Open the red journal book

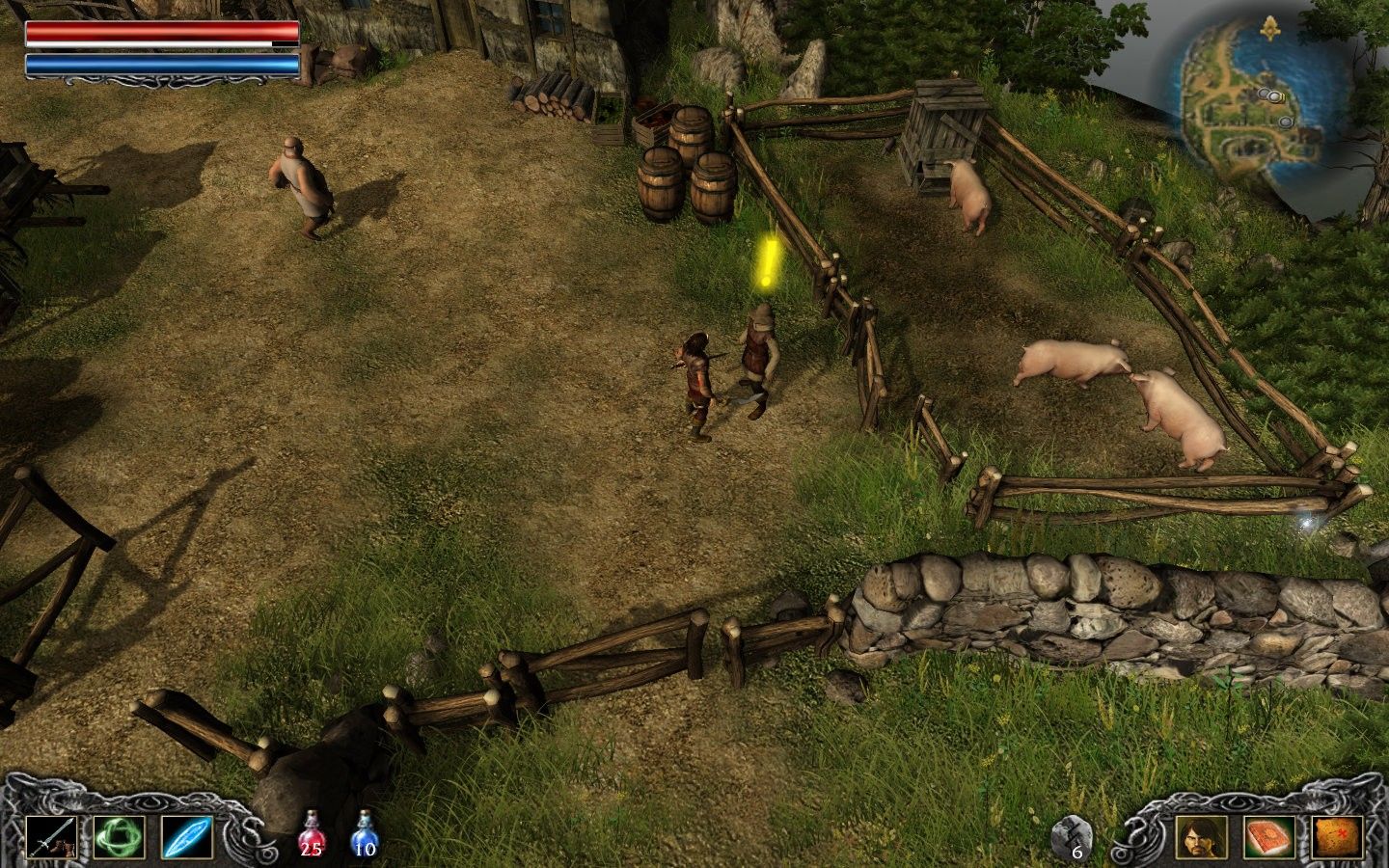click(x=1269, y=837)
